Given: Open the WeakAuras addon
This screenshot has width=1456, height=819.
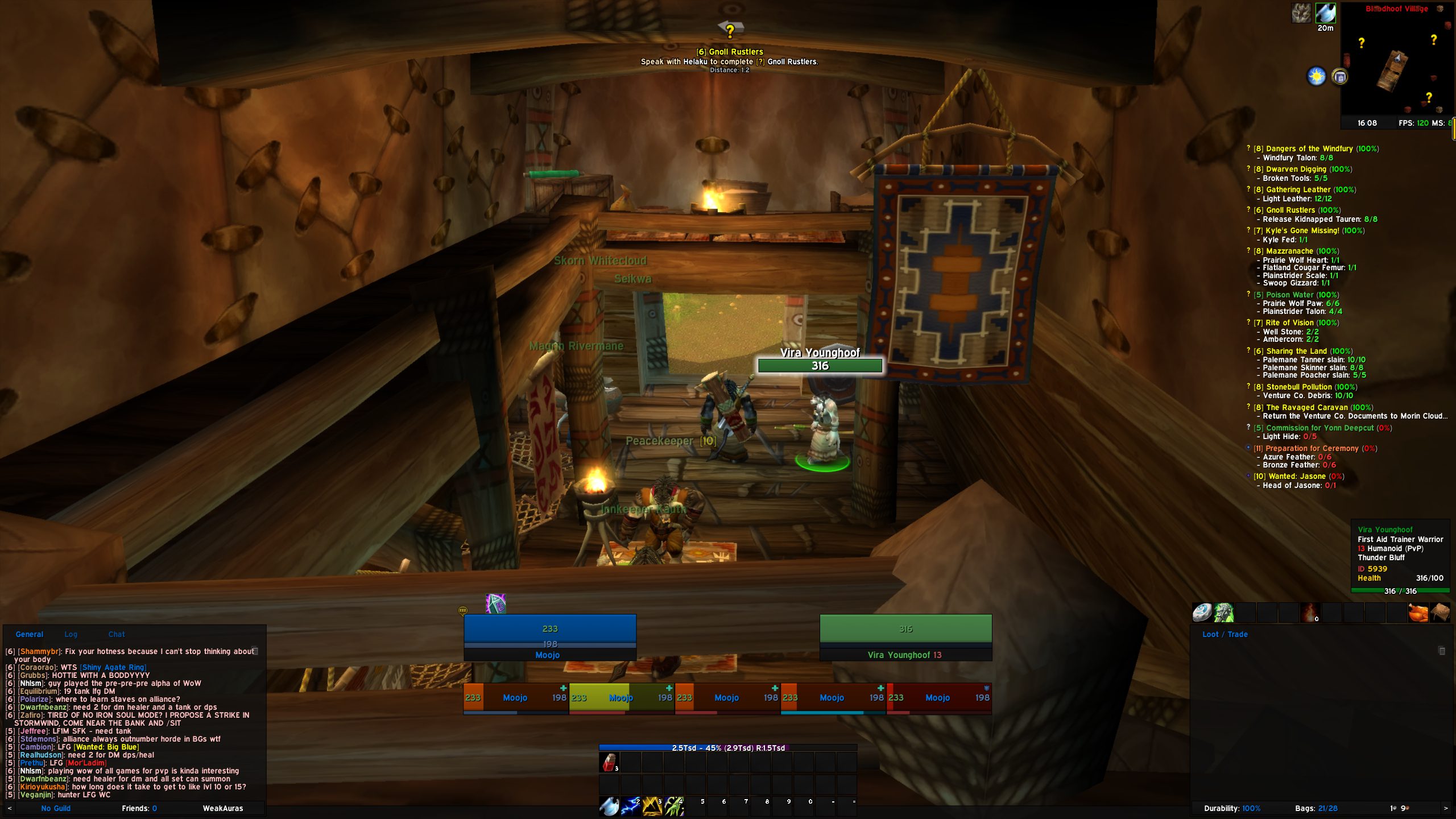Looking at the screenshot, I should pyautogui.click(x=223, y=808).
